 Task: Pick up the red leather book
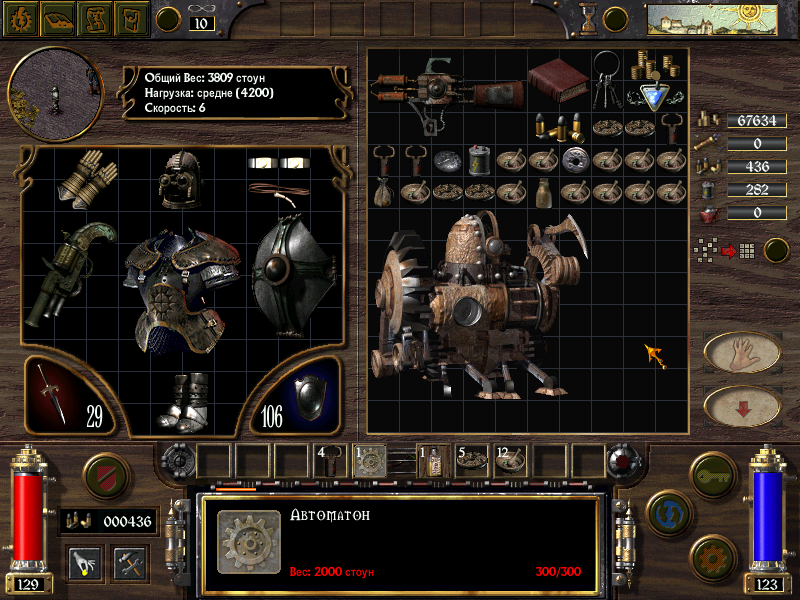pos(558,79)
